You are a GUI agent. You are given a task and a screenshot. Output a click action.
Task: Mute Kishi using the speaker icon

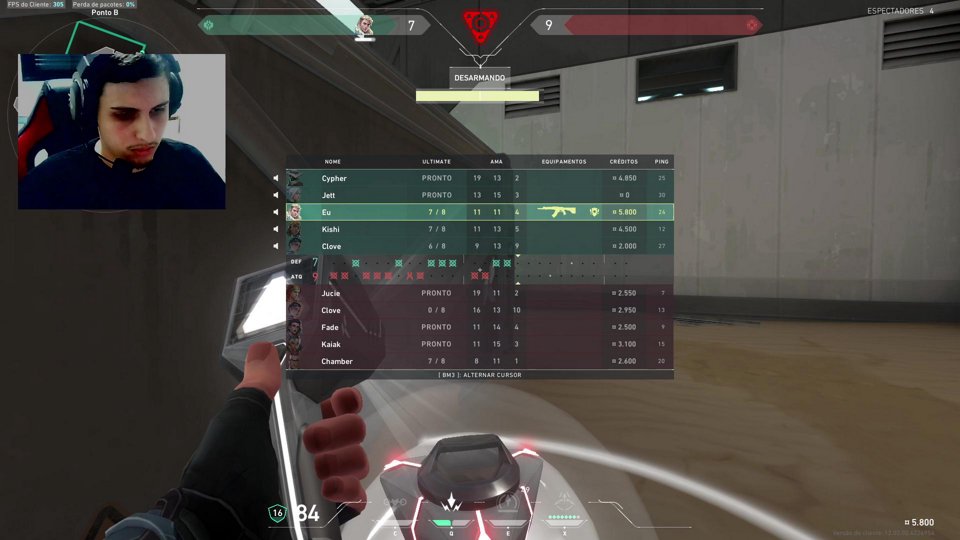277,229
